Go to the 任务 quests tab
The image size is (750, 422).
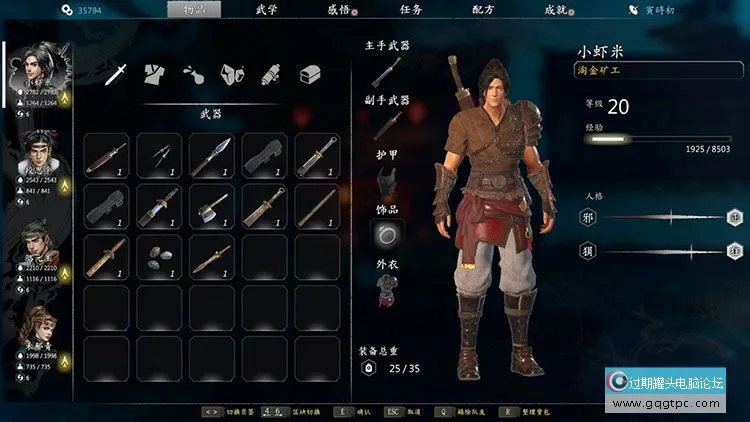(x=410, y=9)
